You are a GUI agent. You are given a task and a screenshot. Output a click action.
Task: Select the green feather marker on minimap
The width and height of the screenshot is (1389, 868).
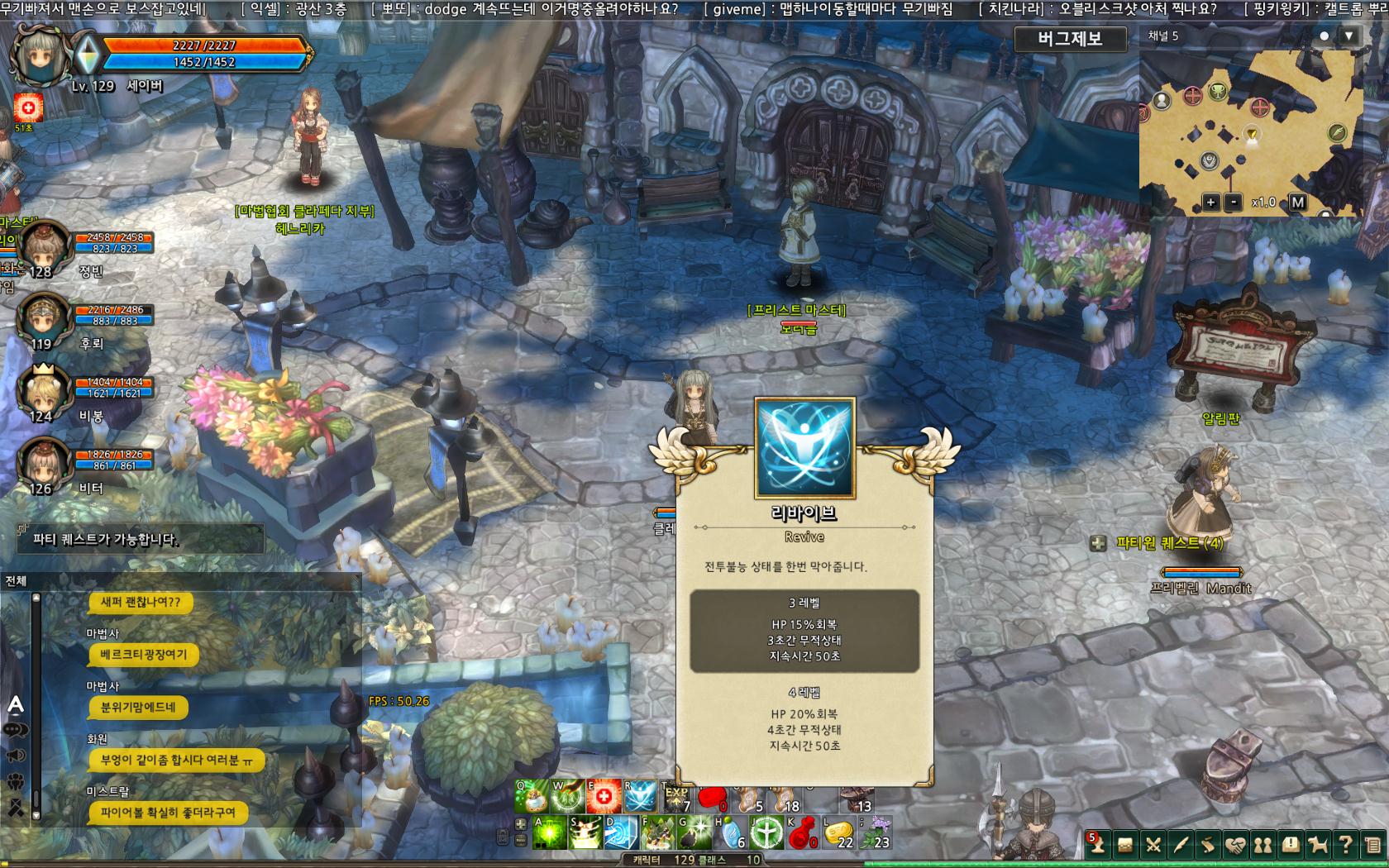pyautogui.click(x=1336, y=132)
